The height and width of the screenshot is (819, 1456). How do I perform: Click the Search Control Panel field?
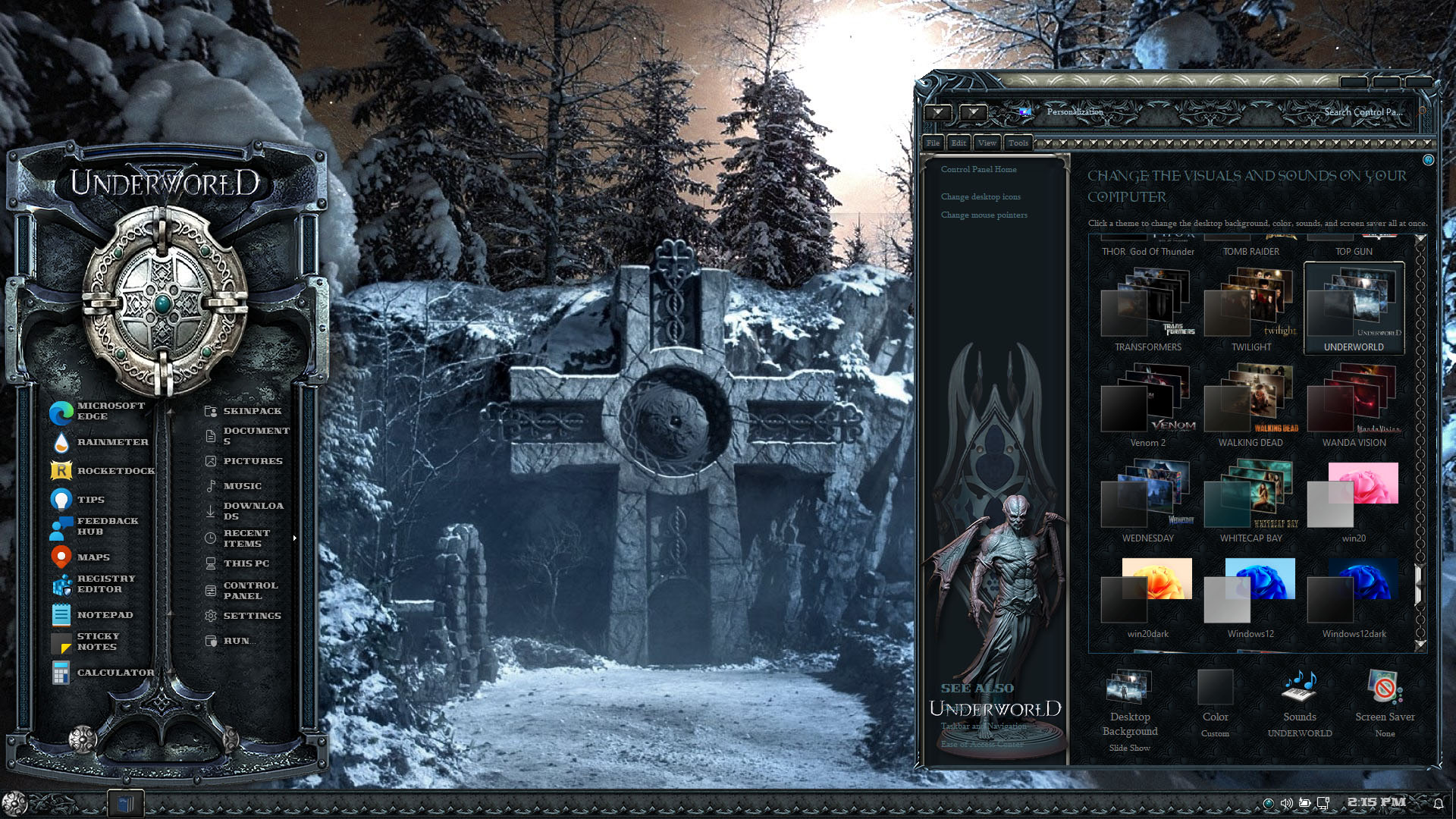tap(1363, 112)
